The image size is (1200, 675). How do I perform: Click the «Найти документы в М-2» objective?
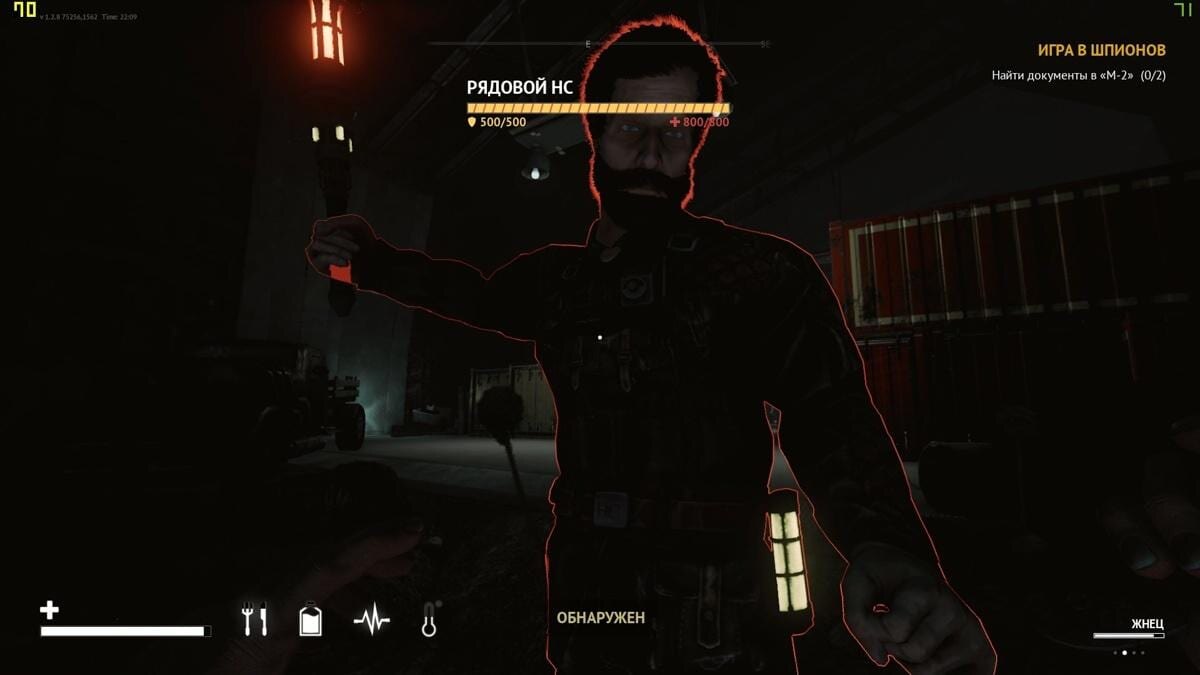[1078, 75]
